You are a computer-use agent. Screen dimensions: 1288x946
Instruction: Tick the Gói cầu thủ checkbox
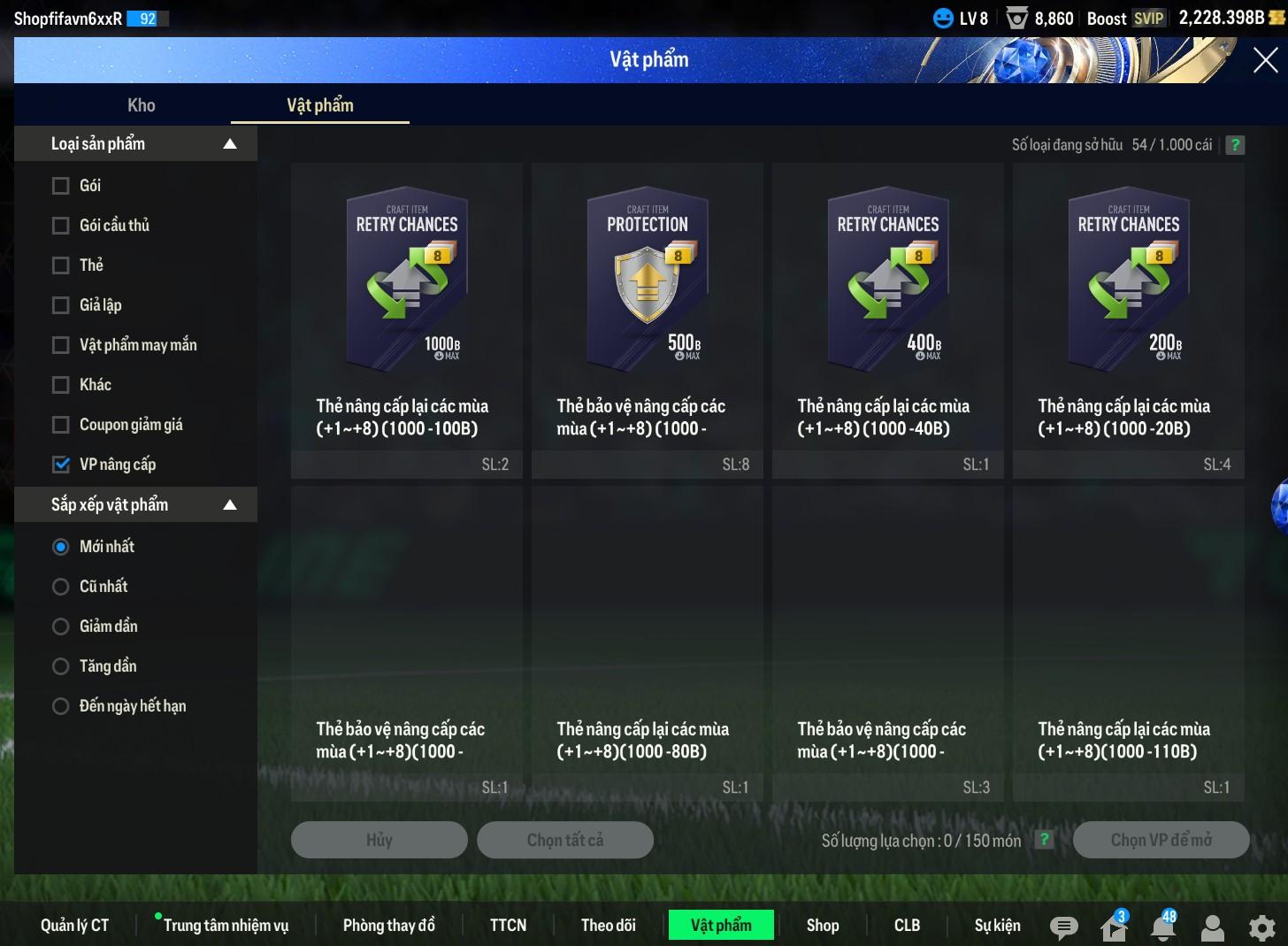click(x=61, y=226)
